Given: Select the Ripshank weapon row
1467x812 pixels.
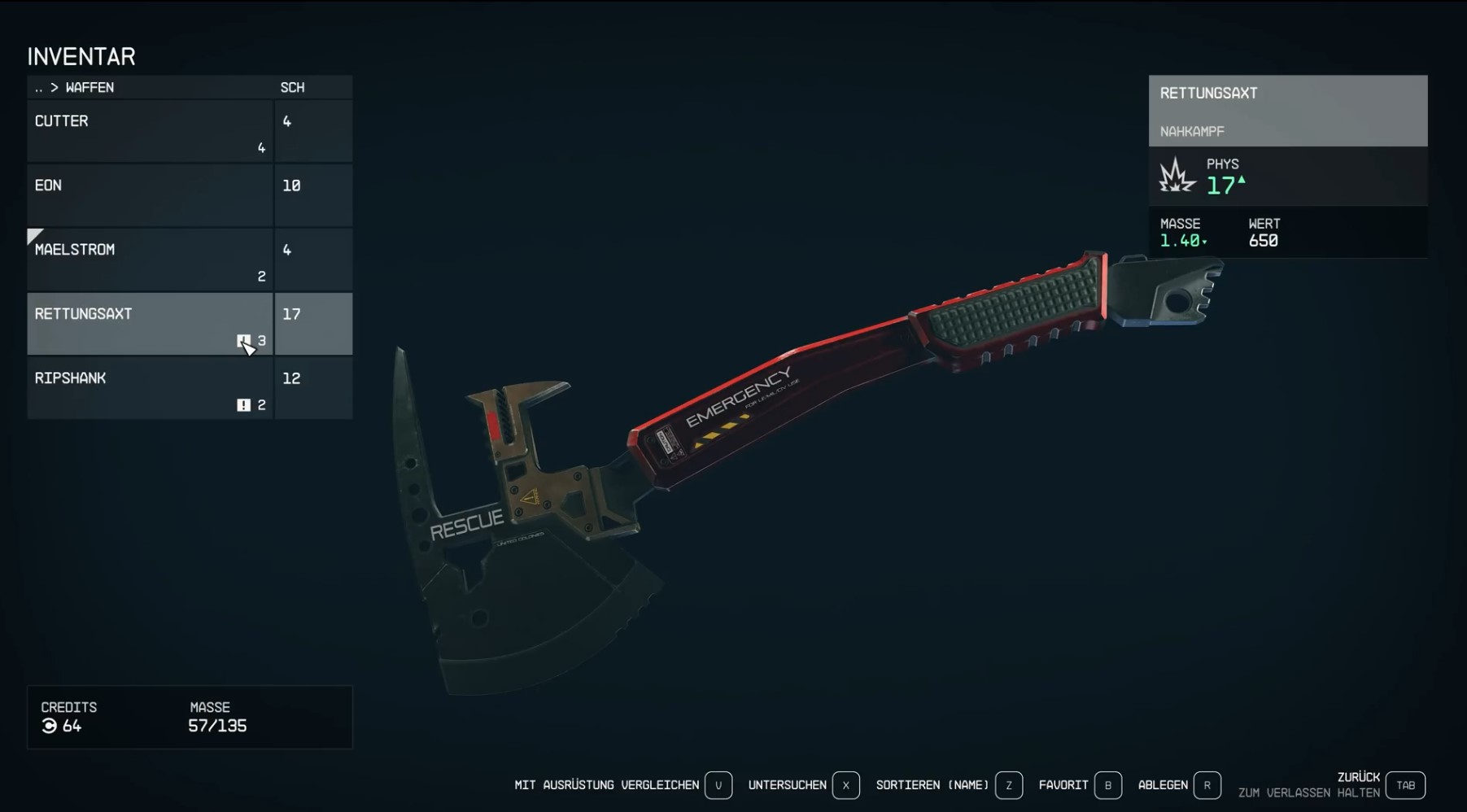Looking at the screenshot, I should point(150,388).
